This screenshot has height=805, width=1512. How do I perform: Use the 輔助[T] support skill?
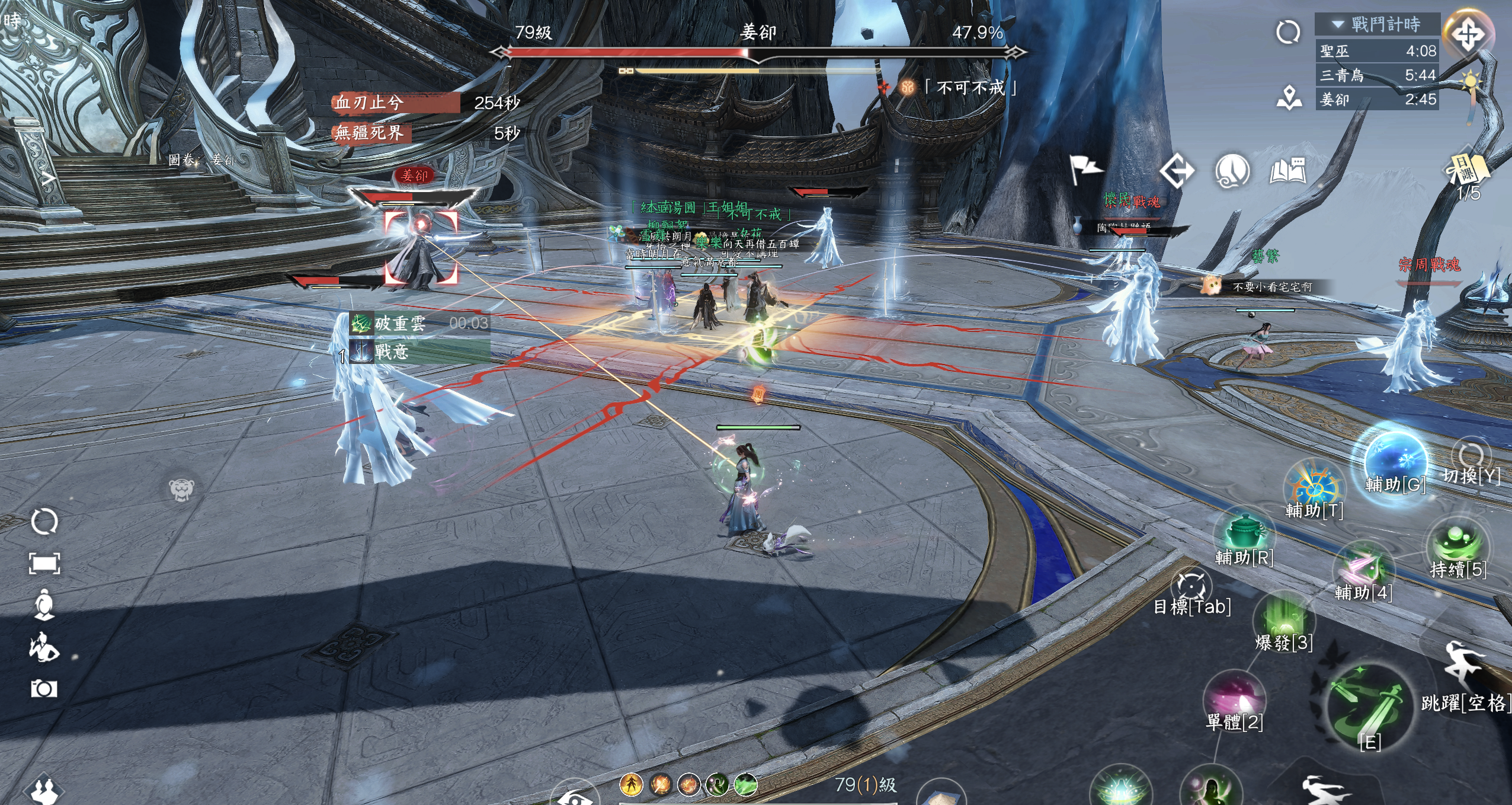coord(1314,489)
